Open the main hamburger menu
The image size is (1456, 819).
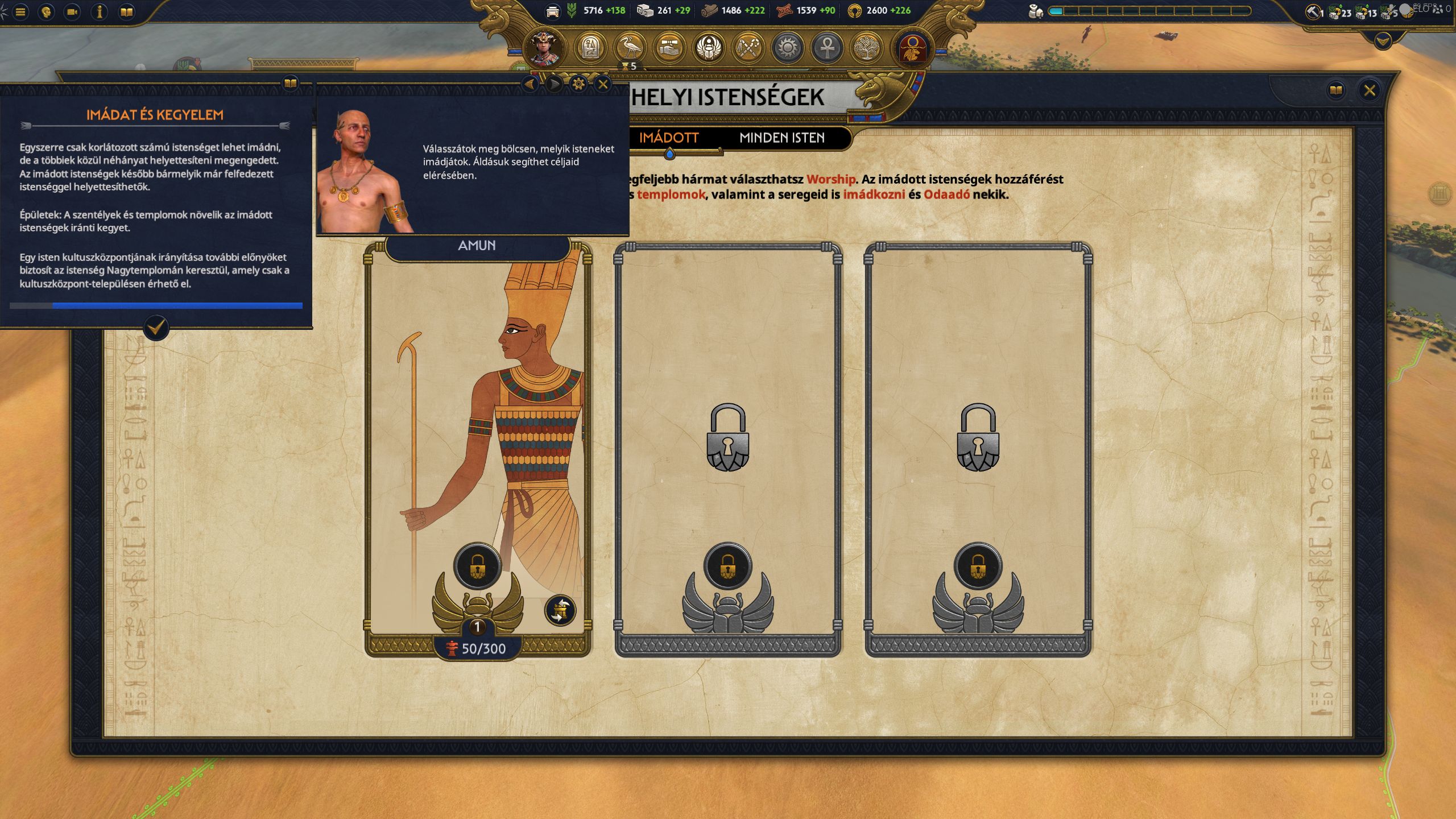tap(20, 12)
